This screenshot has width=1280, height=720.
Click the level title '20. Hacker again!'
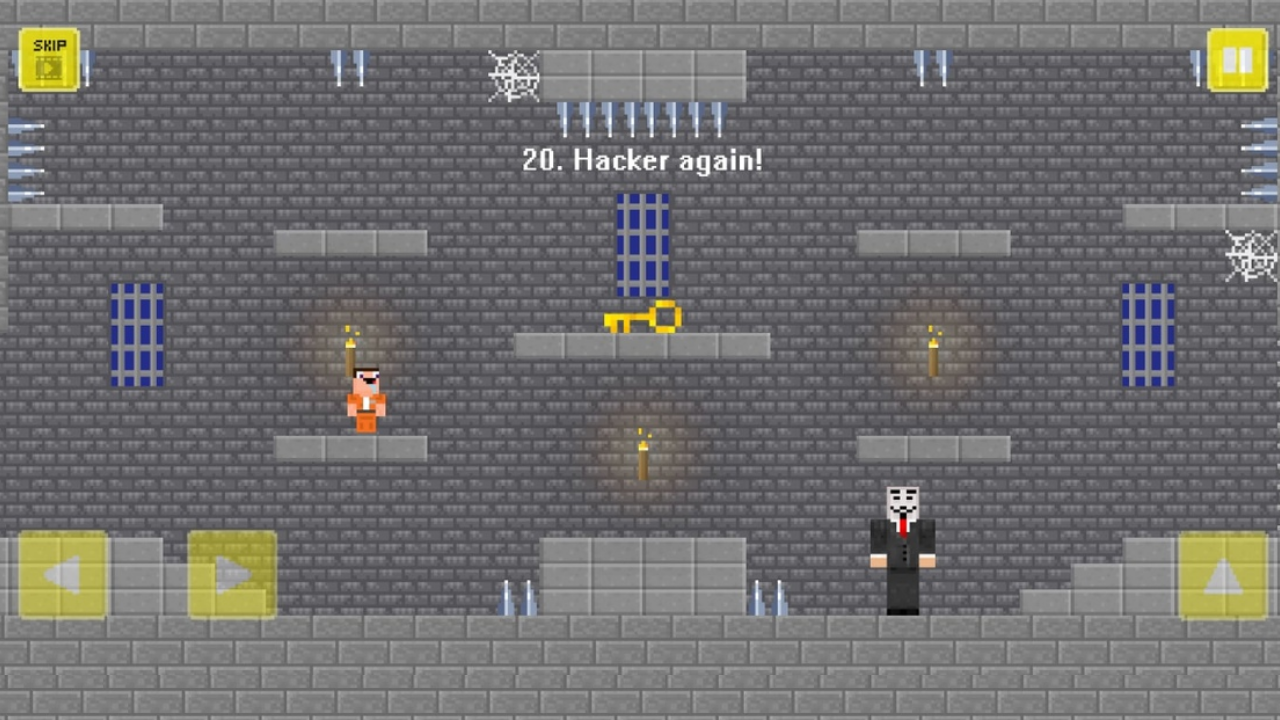point(641,160)
